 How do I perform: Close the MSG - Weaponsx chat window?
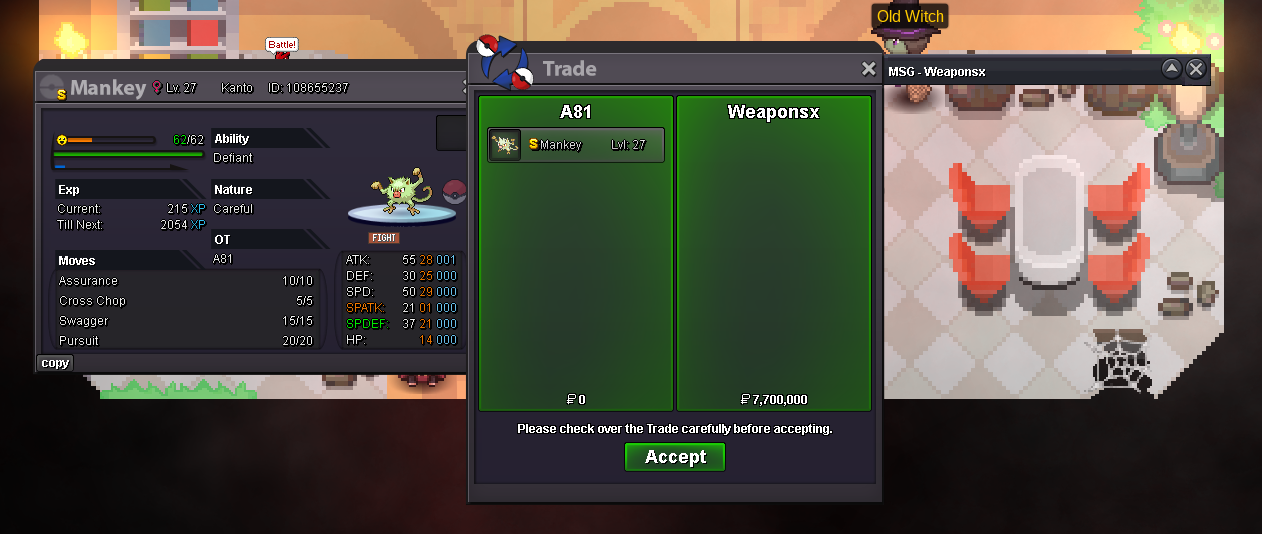click(1195, 69)
